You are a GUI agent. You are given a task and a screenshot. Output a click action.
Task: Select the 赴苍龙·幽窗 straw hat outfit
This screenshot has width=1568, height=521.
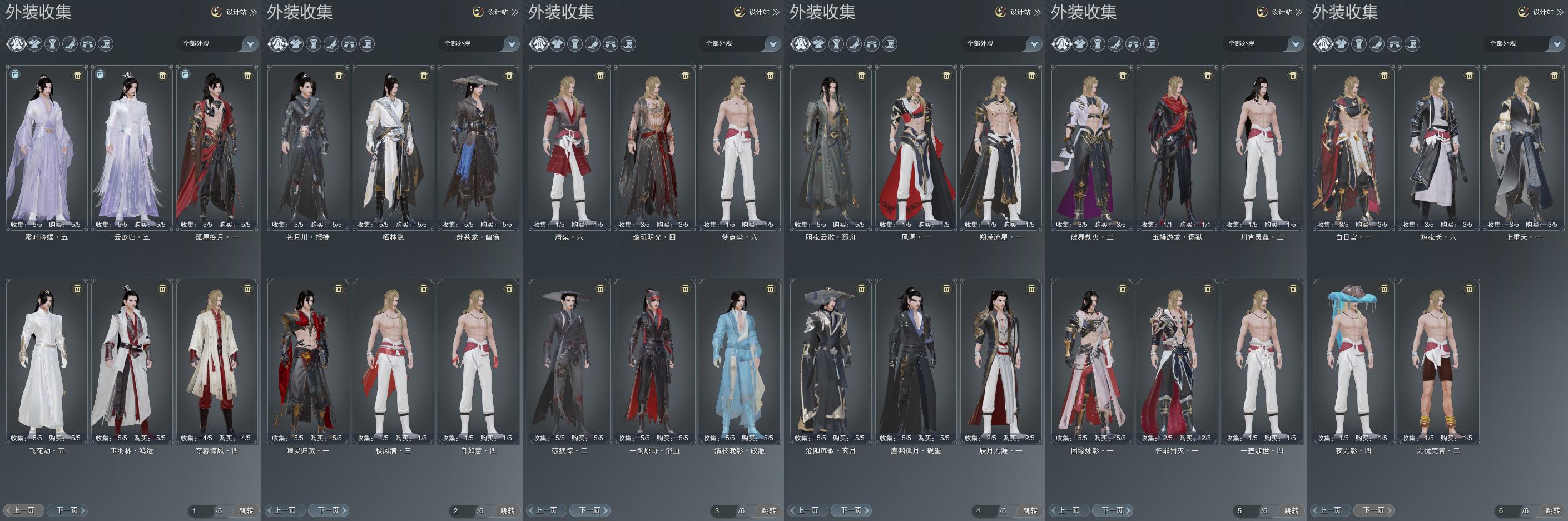[478, 146]
